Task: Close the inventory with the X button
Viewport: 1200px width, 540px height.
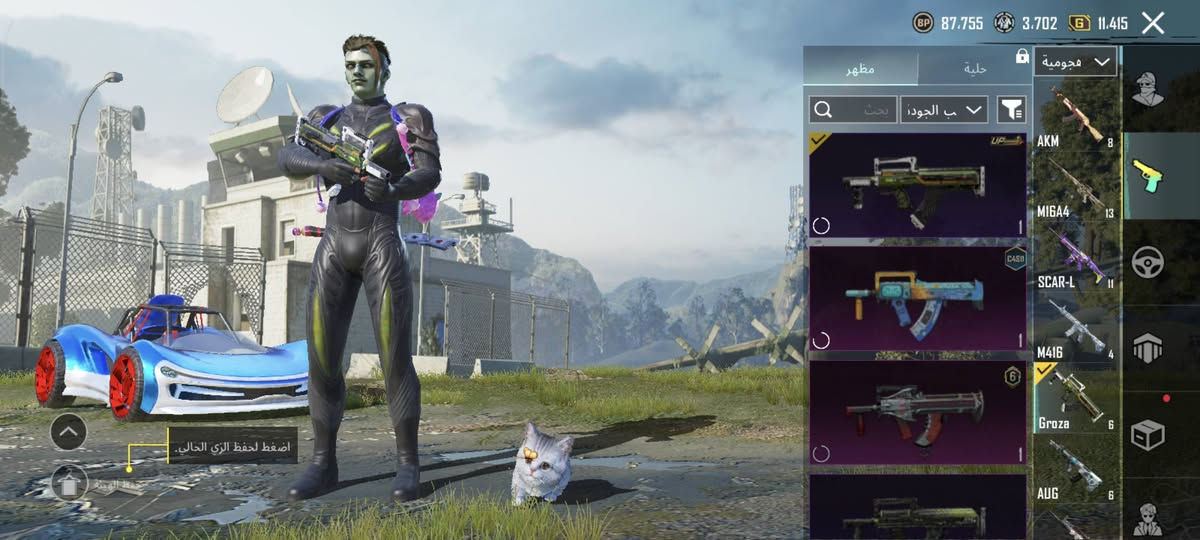Action: pos(1153,23)
